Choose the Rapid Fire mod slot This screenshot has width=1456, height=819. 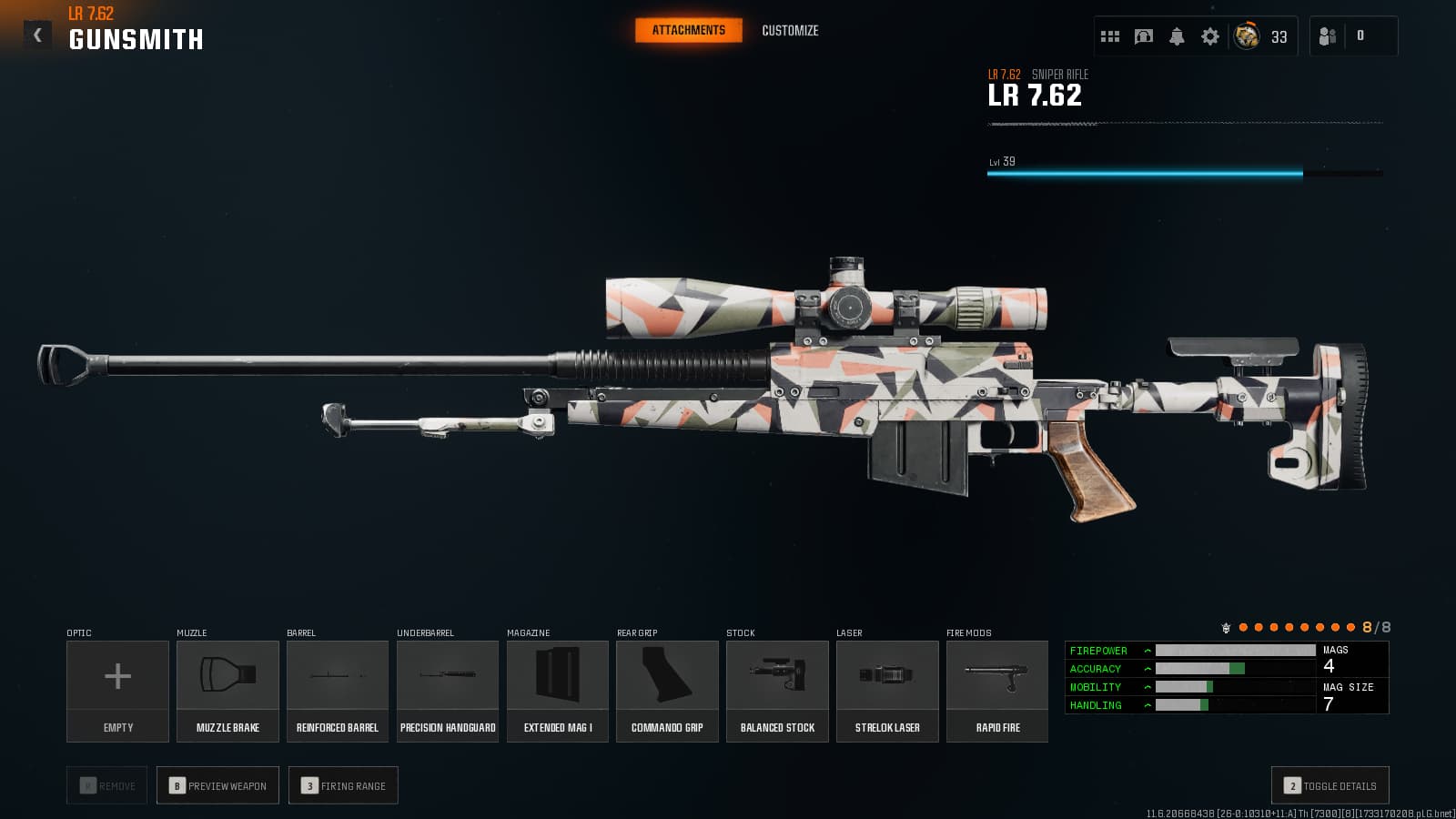tap(997, 691)
